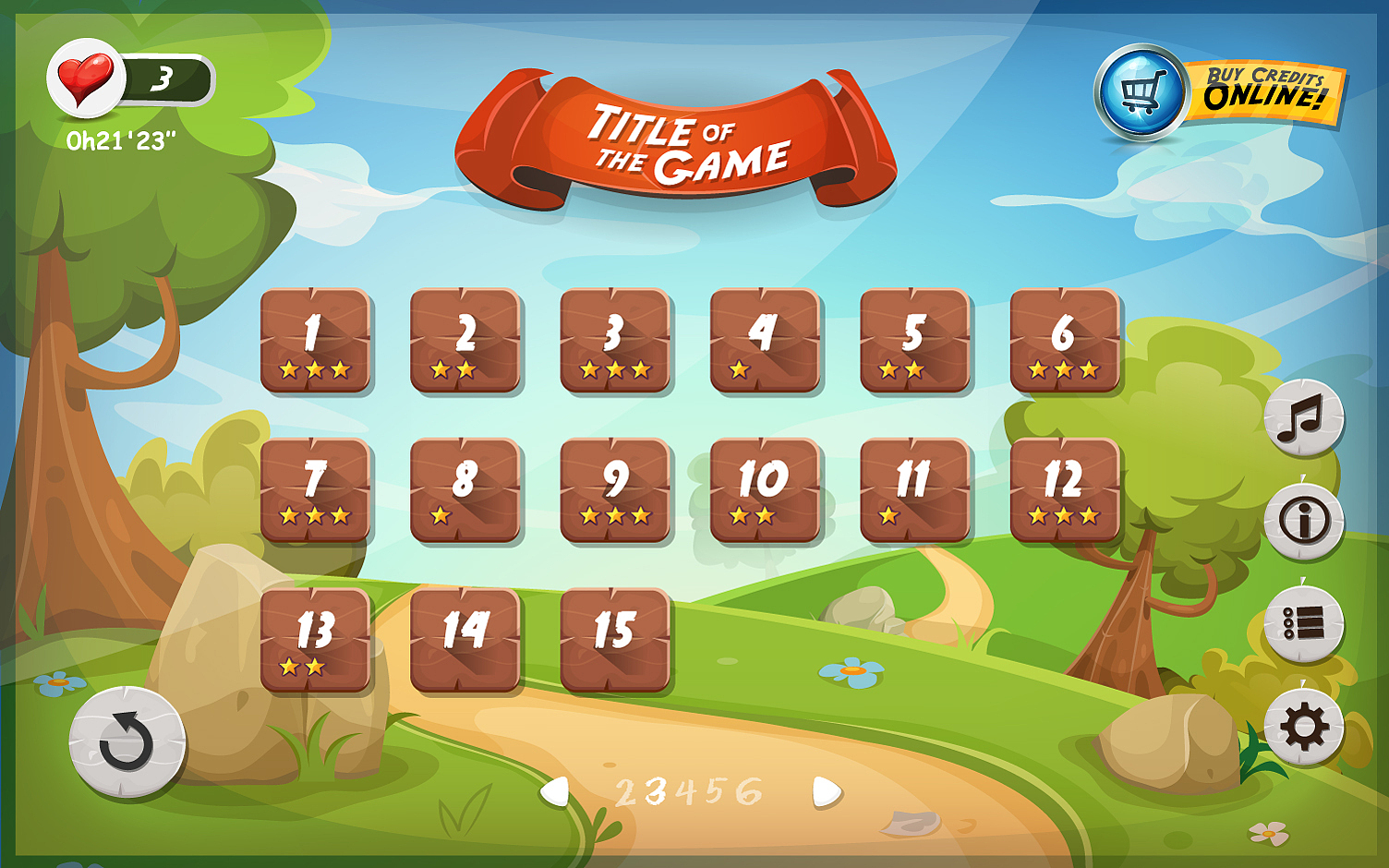This screenshot has height=868, width=1389.
Task: Jump to page 6 in pagination
Action: (x=749, y=791)
